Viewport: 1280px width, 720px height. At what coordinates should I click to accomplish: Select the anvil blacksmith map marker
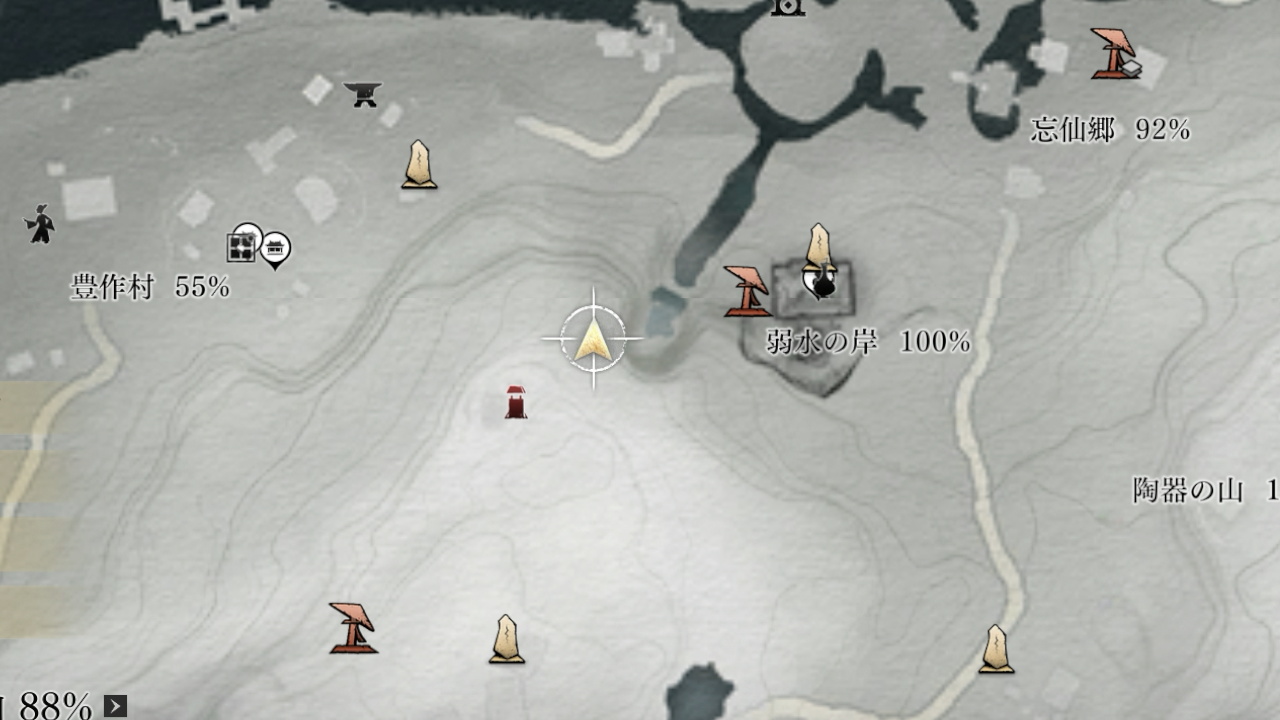tap(363, 94)
